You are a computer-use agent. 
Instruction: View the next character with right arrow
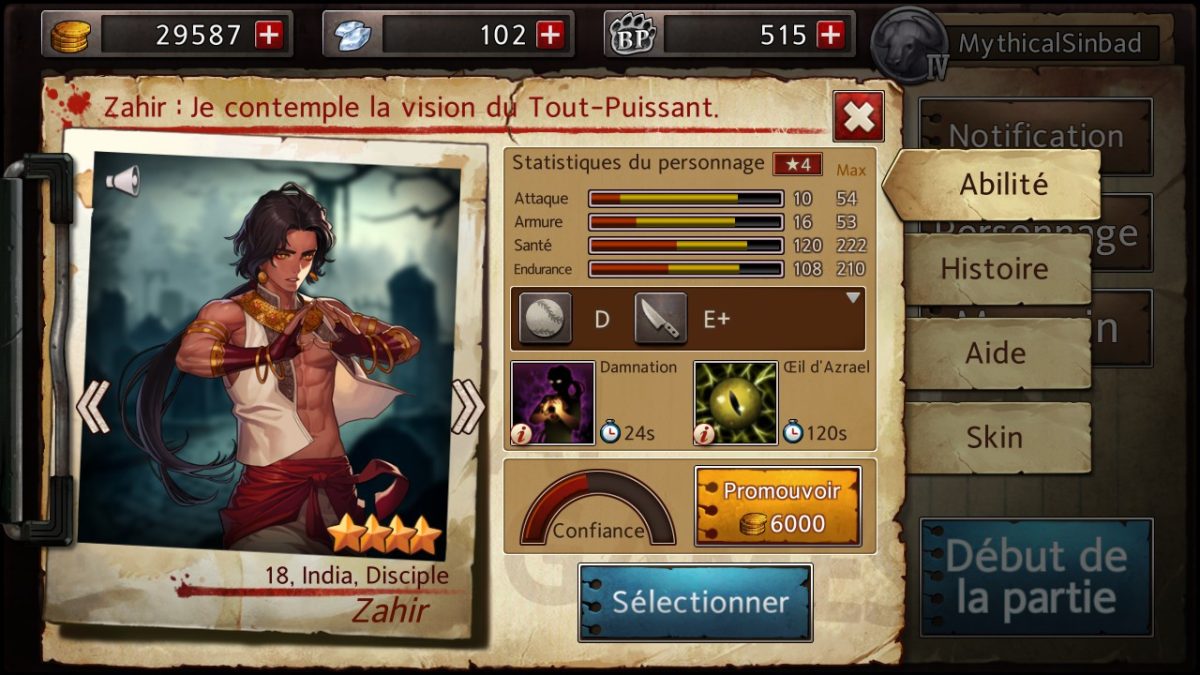(x=467, y=406)
